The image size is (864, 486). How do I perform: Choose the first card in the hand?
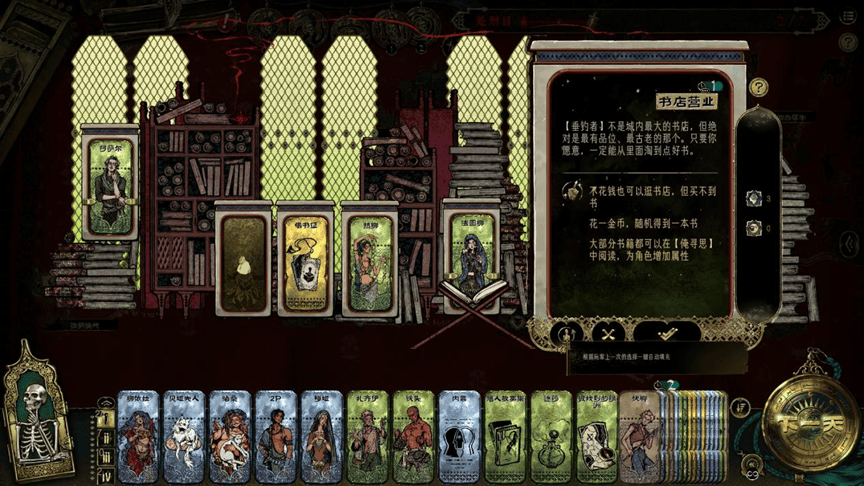(138, 437)
